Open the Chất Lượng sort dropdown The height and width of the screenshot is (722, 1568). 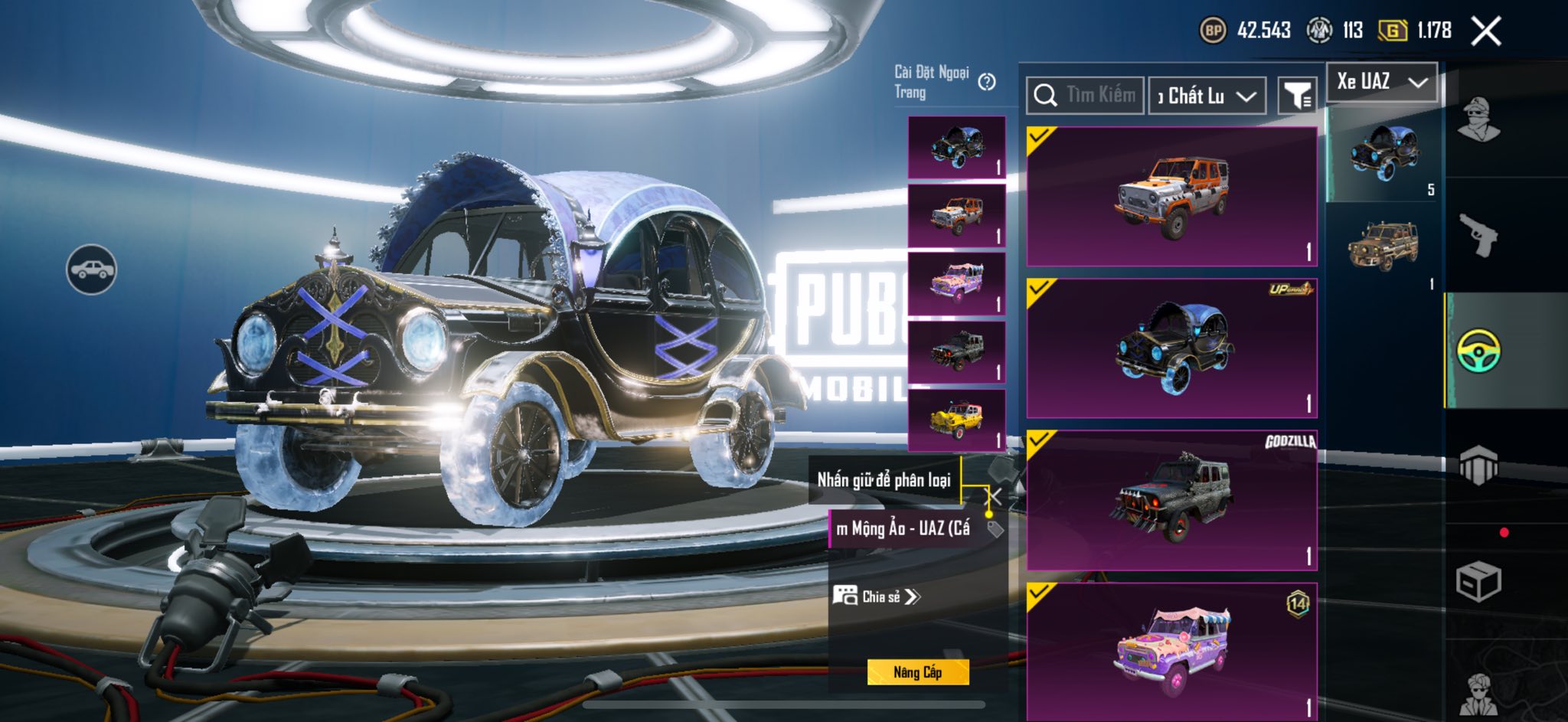point(1207,96)
